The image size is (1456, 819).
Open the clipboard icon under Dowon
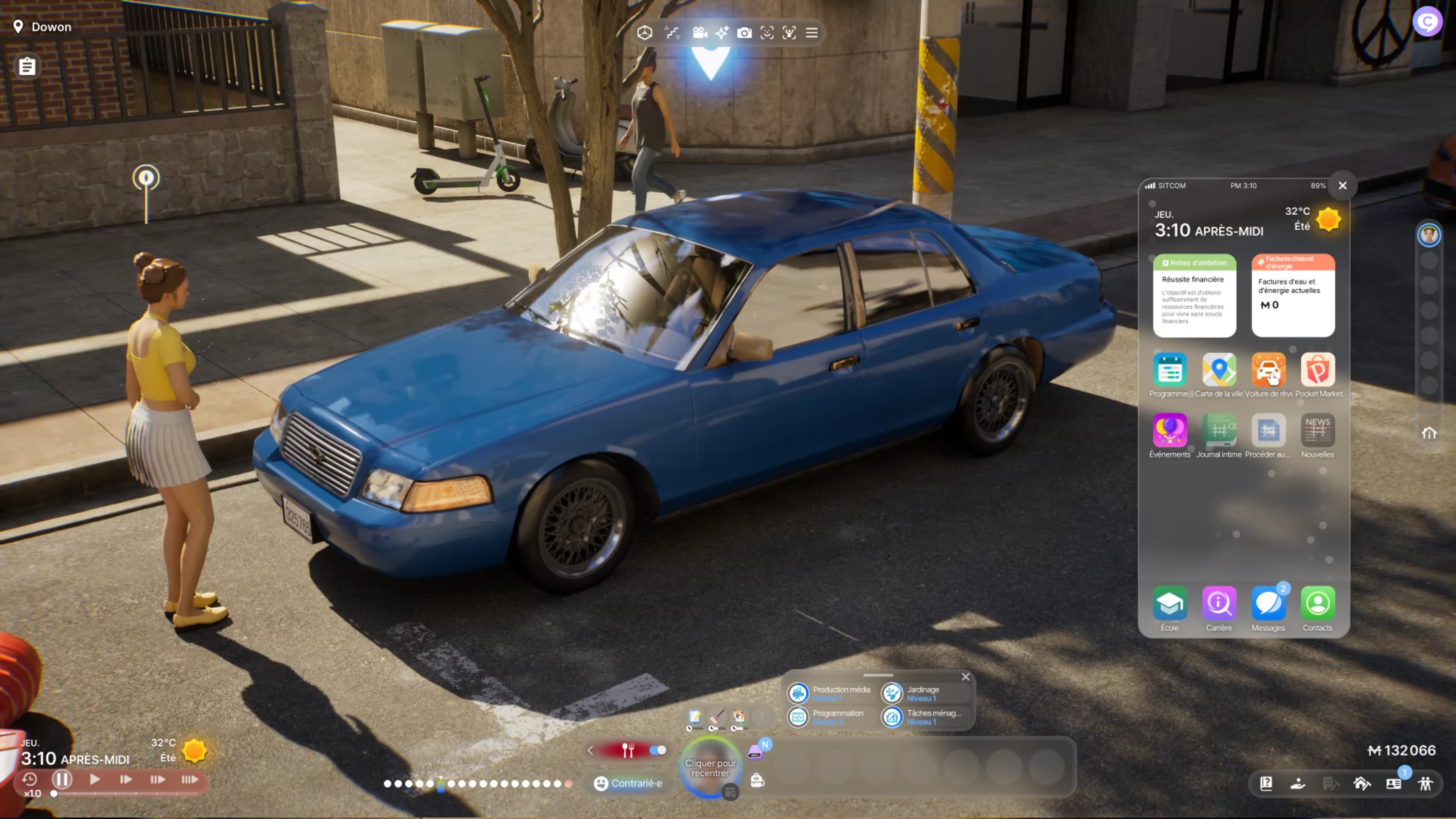click(x=27, y=67)
